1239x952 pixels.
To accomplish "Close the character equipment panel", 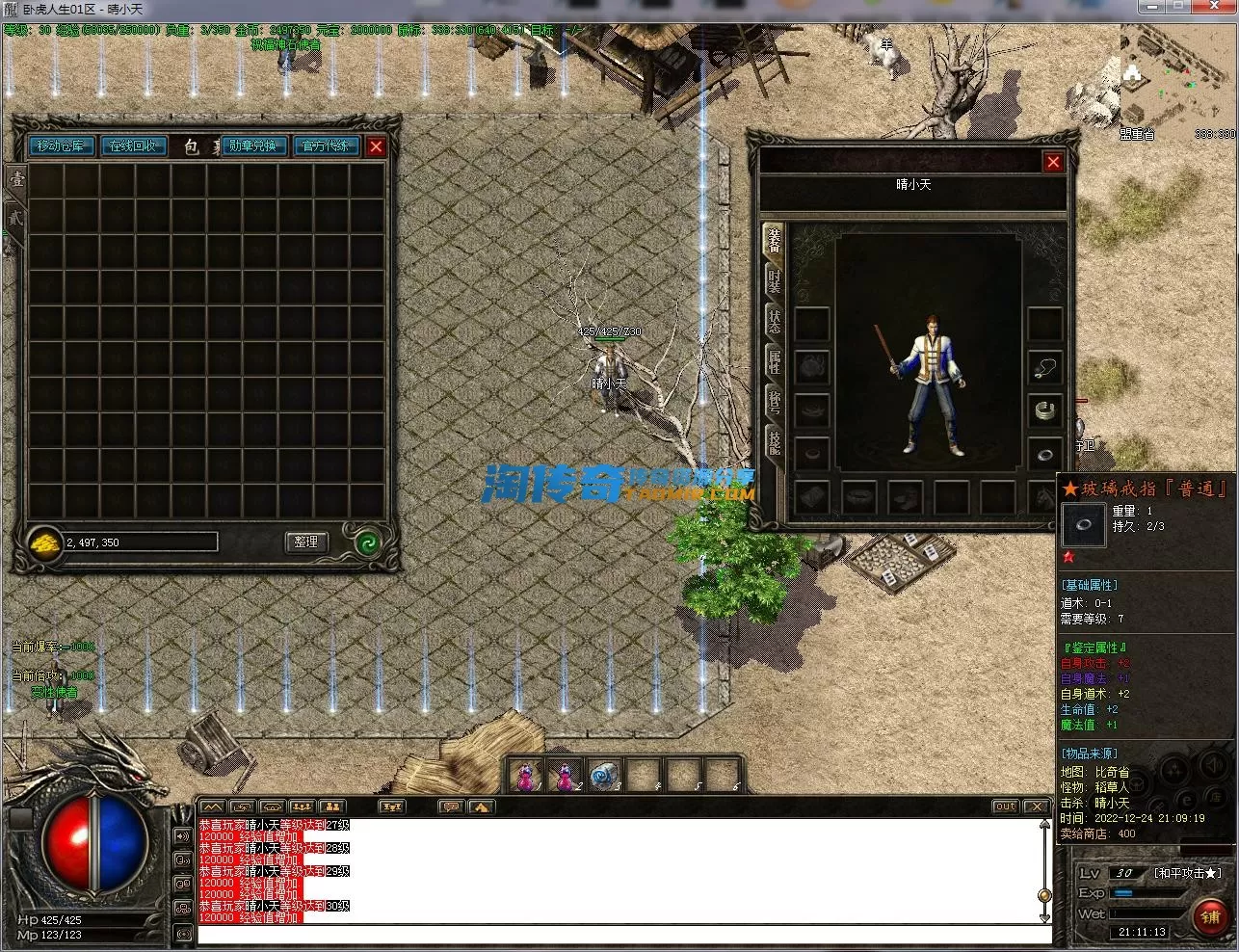I will tap(1053, 162).
